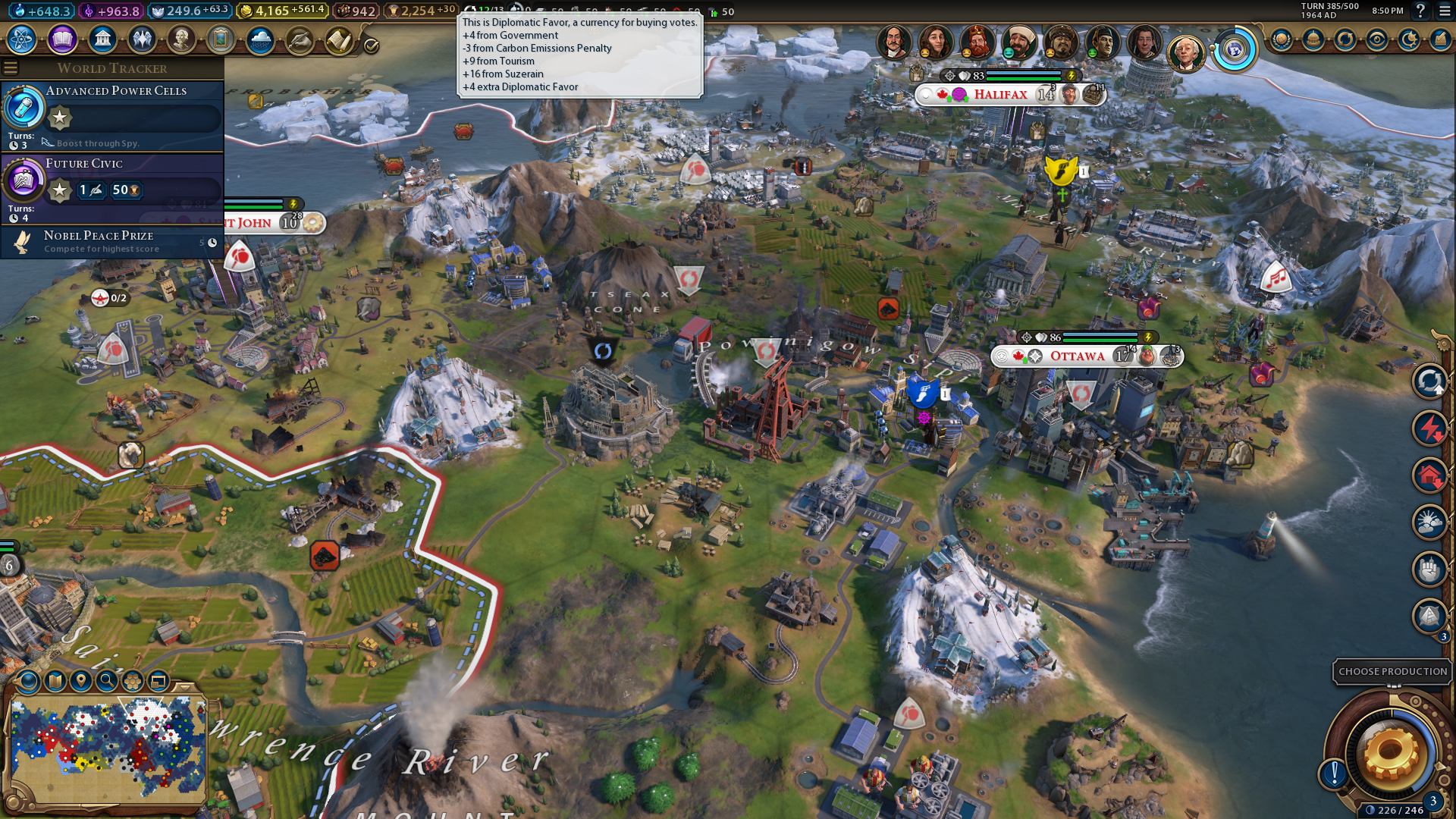
Task: Open the Great People bust icon
Action: [181, 39]
